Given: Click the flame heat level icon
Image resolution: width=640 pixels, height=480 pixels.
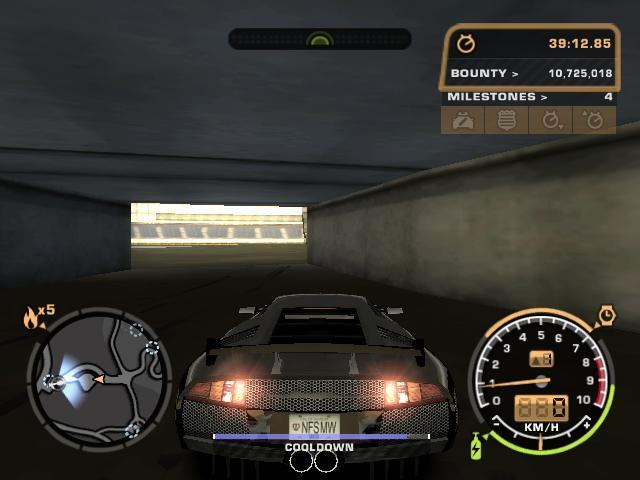Looking at the screenshot, I should pyautogui.click(x=33, y=318).
